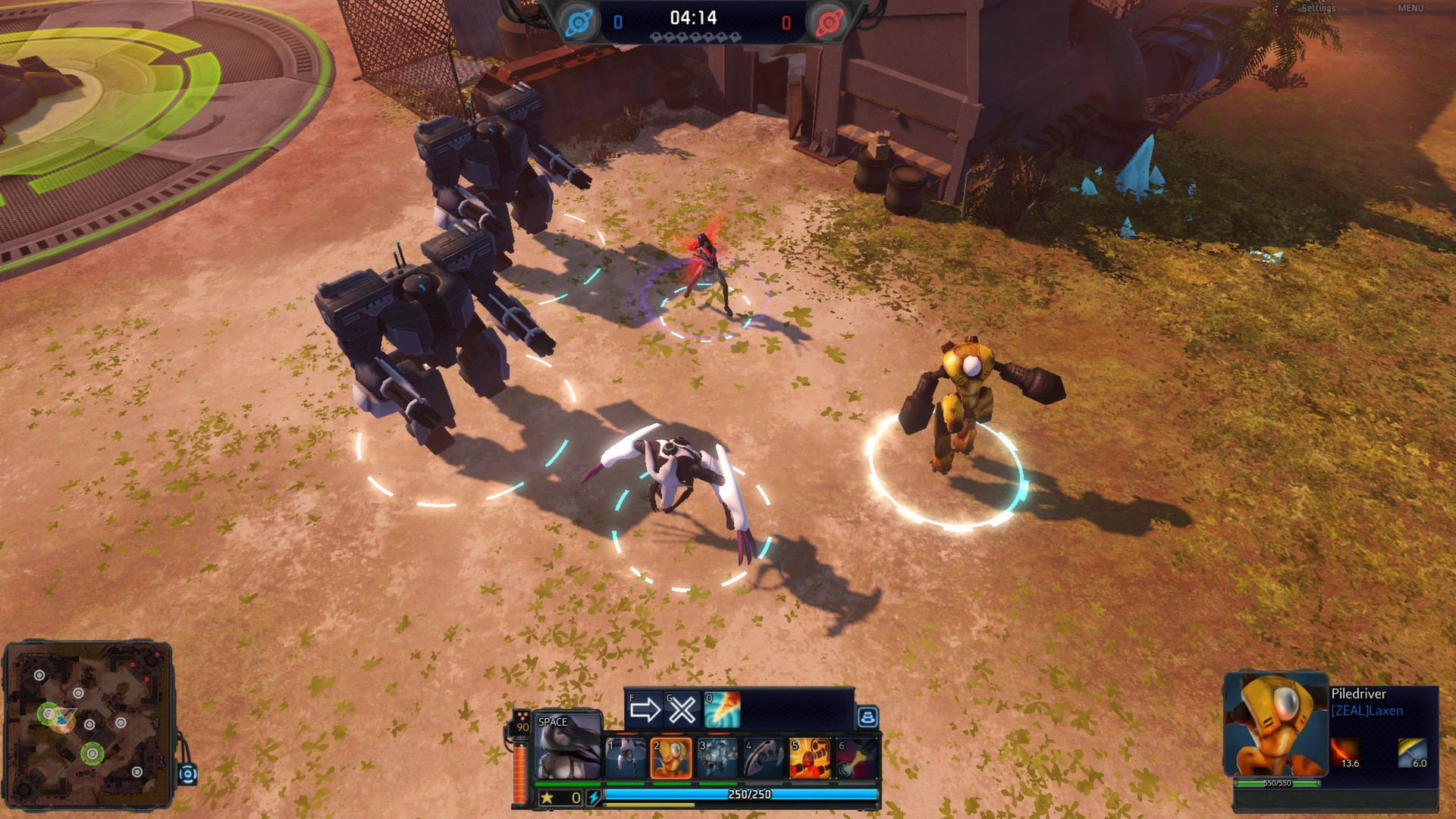
Task: Click the Piledriver's yellow-striped ability icon
Action: click(1412, 754)
